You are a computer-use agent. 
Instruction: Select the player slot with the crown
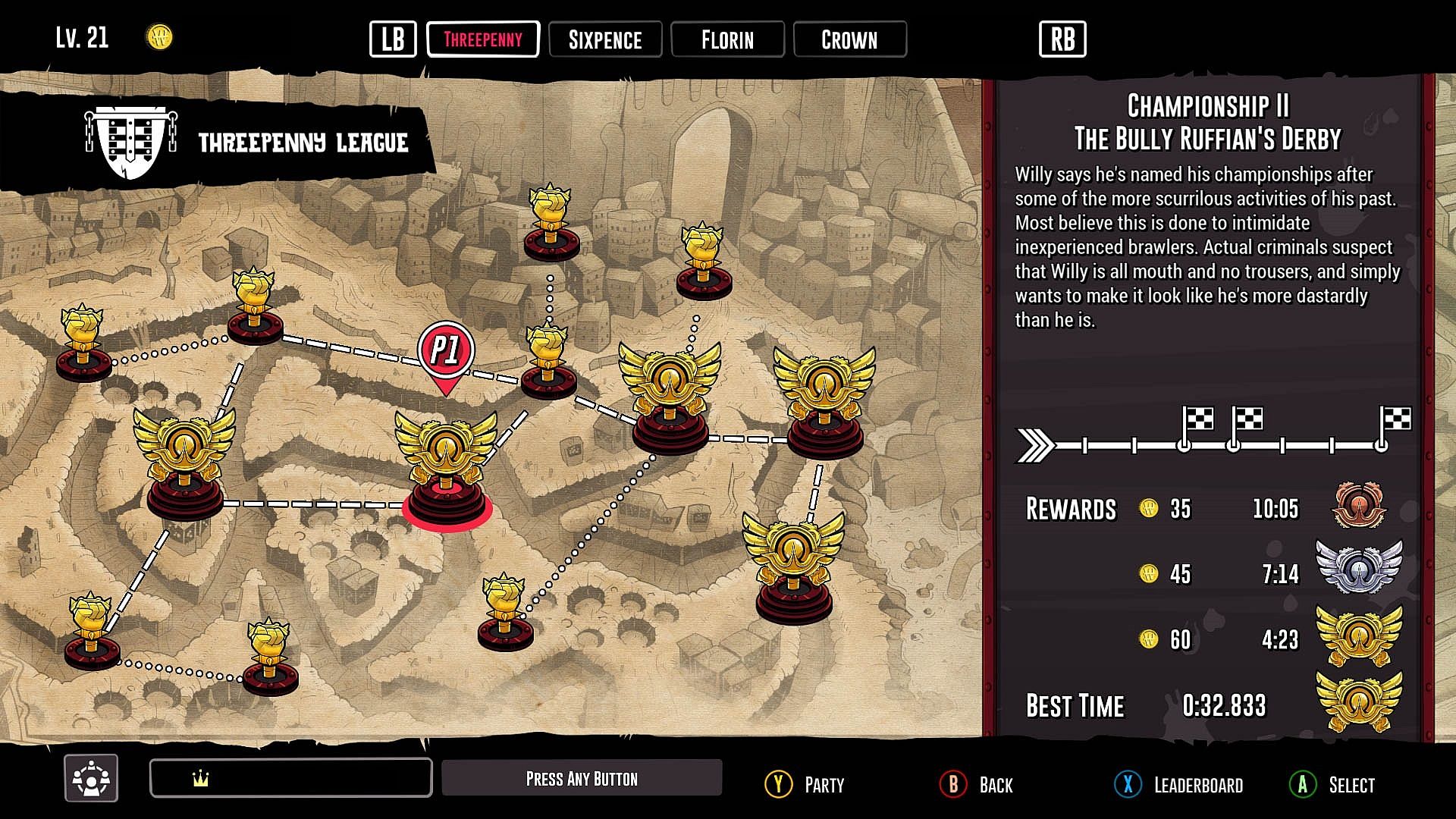[291, 778]
